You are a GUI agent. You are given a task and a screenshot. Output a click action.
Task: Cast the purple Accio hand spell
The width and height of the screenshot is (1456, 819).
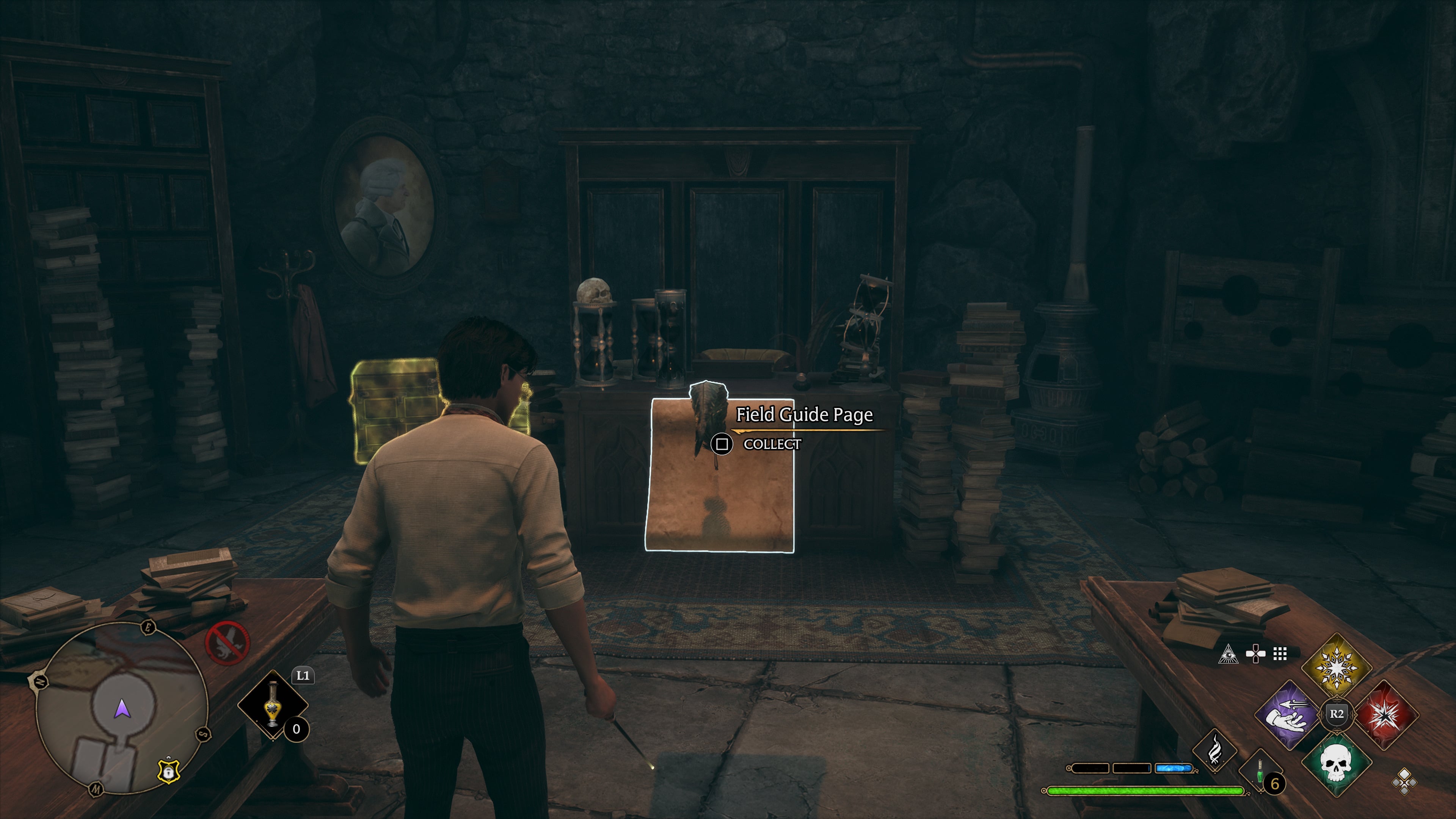click(x=1289, y=714)
